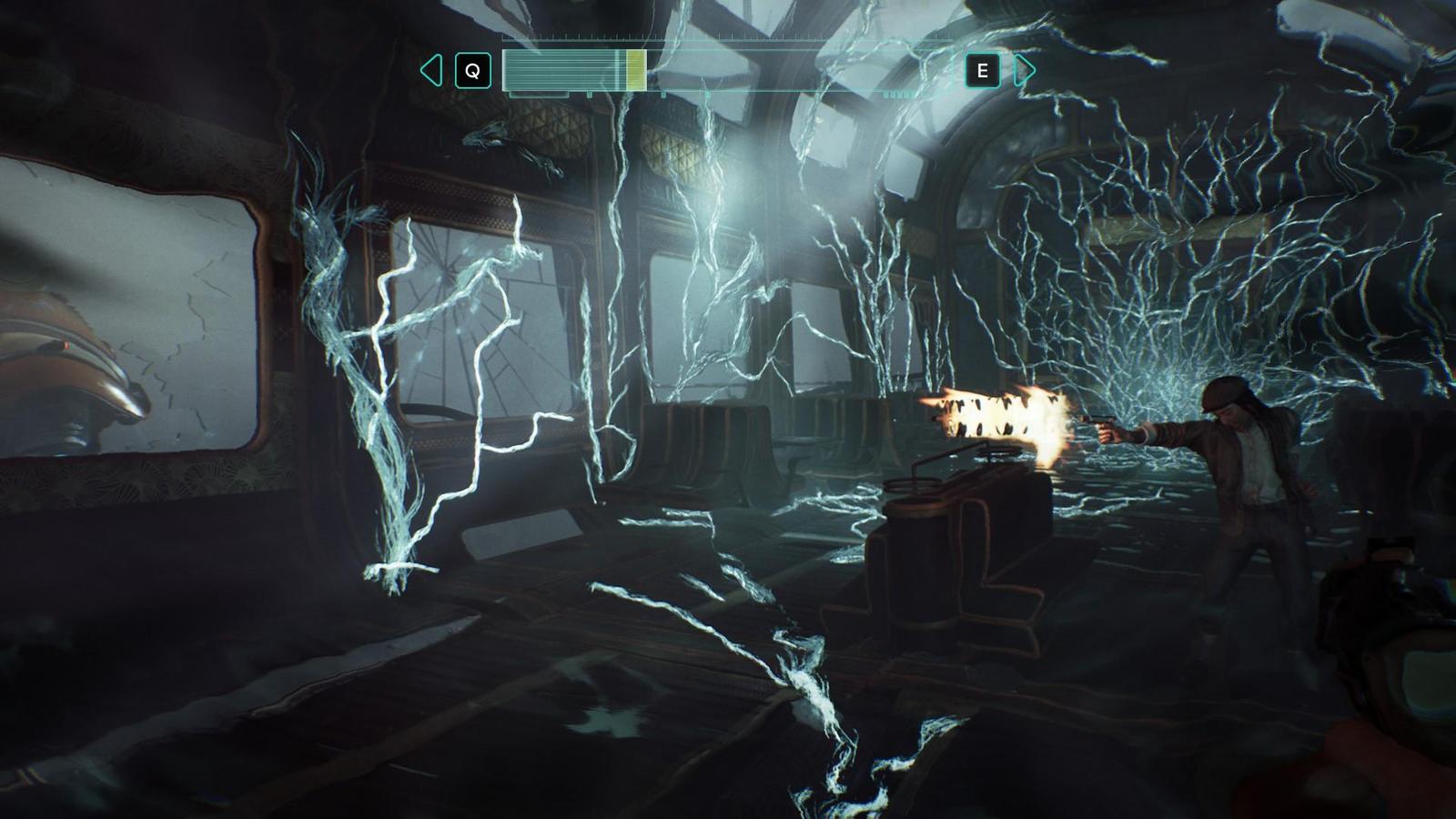The width and height of the screenshot is (1456, 819).
Task: Select the yellow playhead marker on the timeline
Action: point(636,70)
